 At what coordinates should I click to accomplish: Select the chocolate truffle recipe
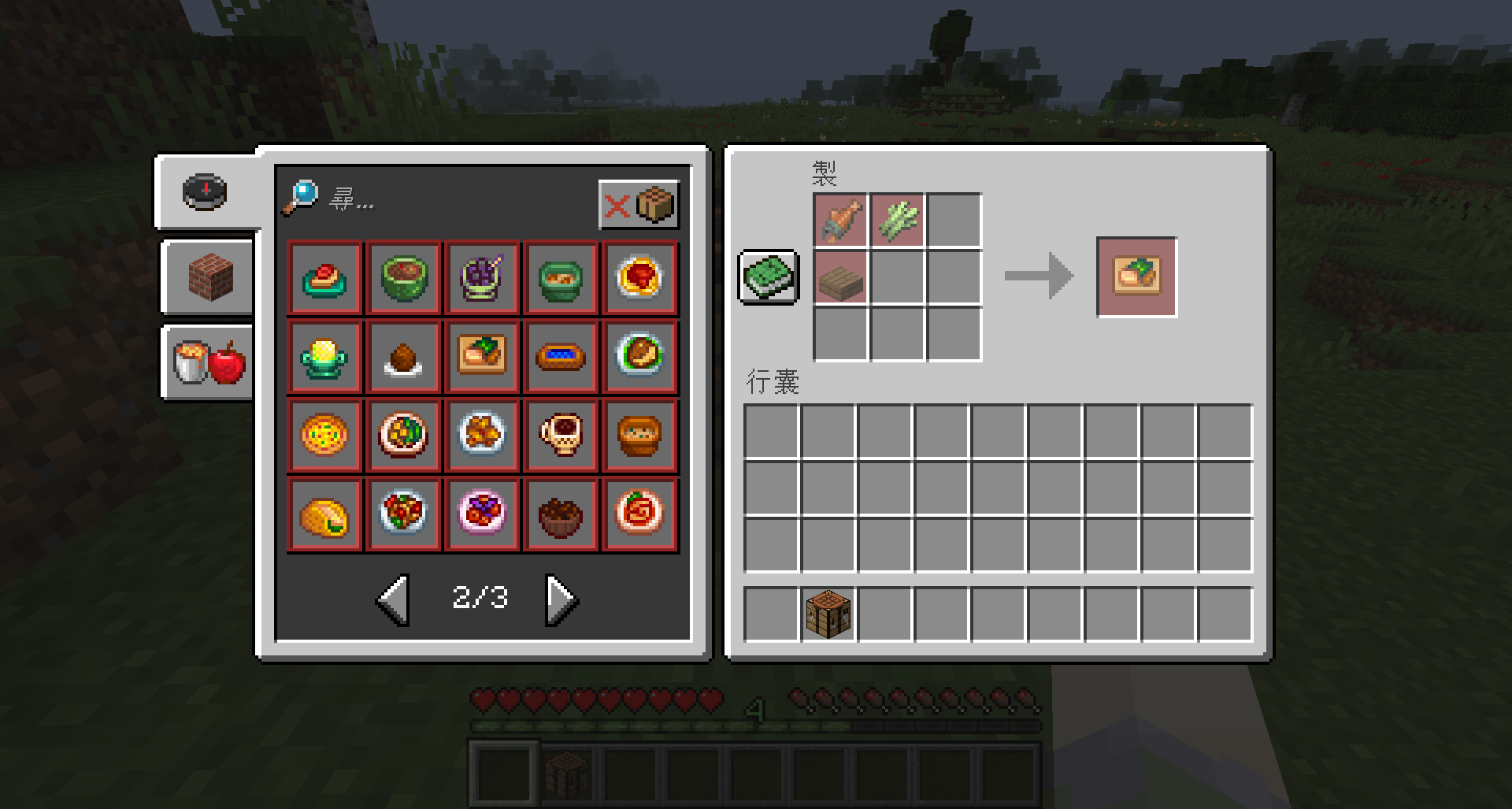coord(403,356)
